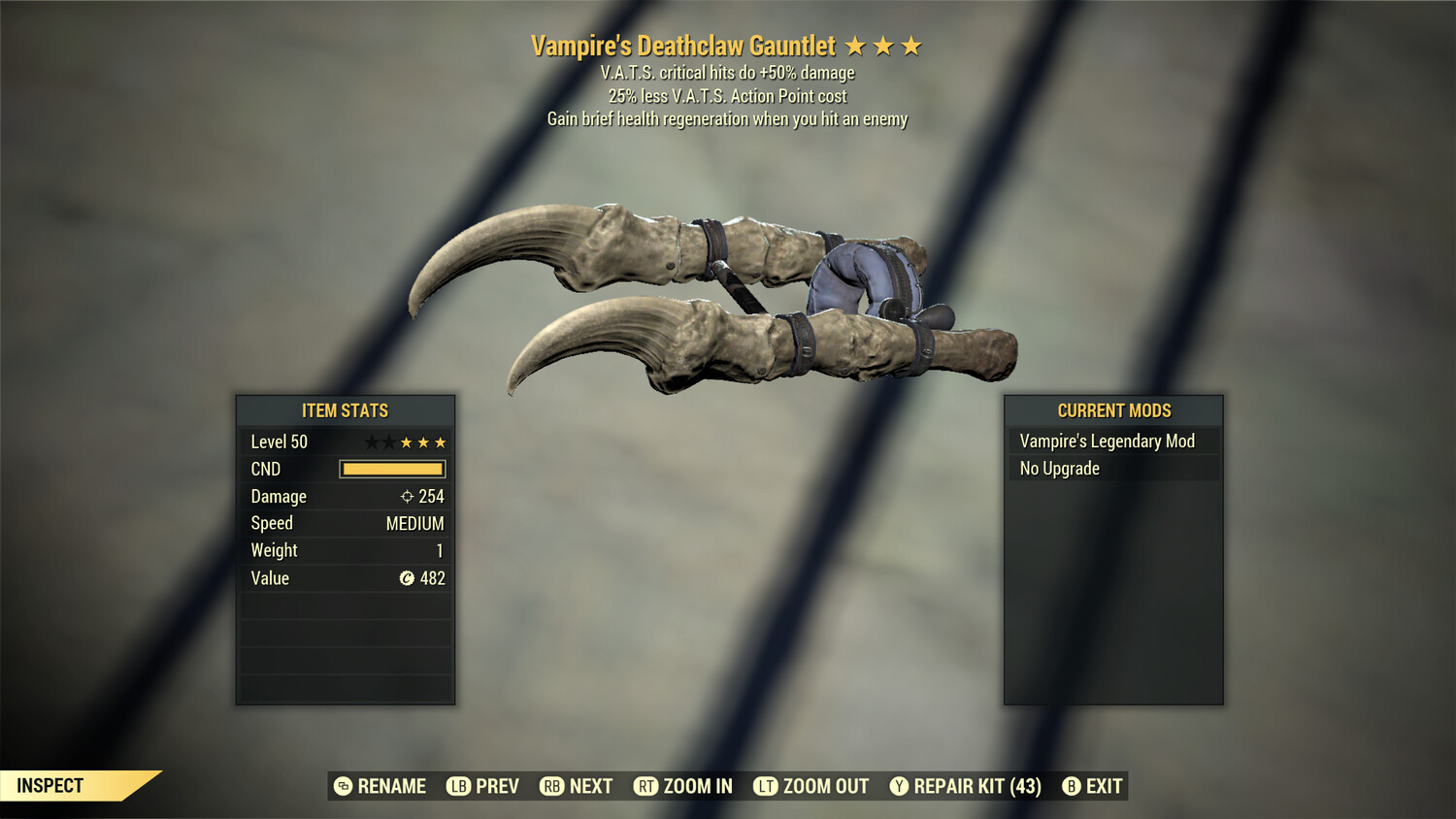Click the LT Zoom Out button icon
The height and width of the screenshot is (819, 1456).
click(766, 786)
